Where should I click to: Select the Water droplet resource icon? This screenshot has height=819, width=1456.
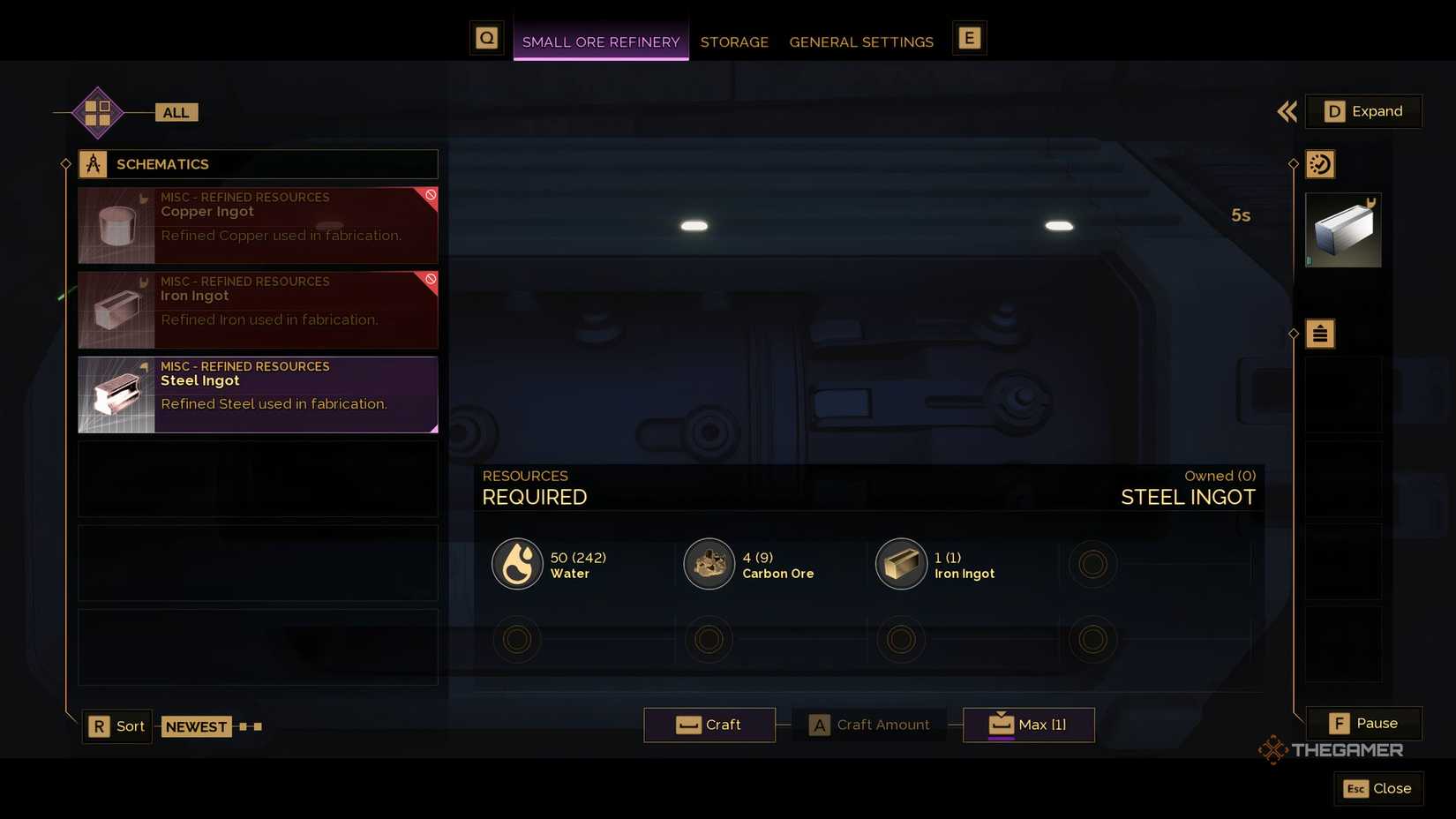517,563
